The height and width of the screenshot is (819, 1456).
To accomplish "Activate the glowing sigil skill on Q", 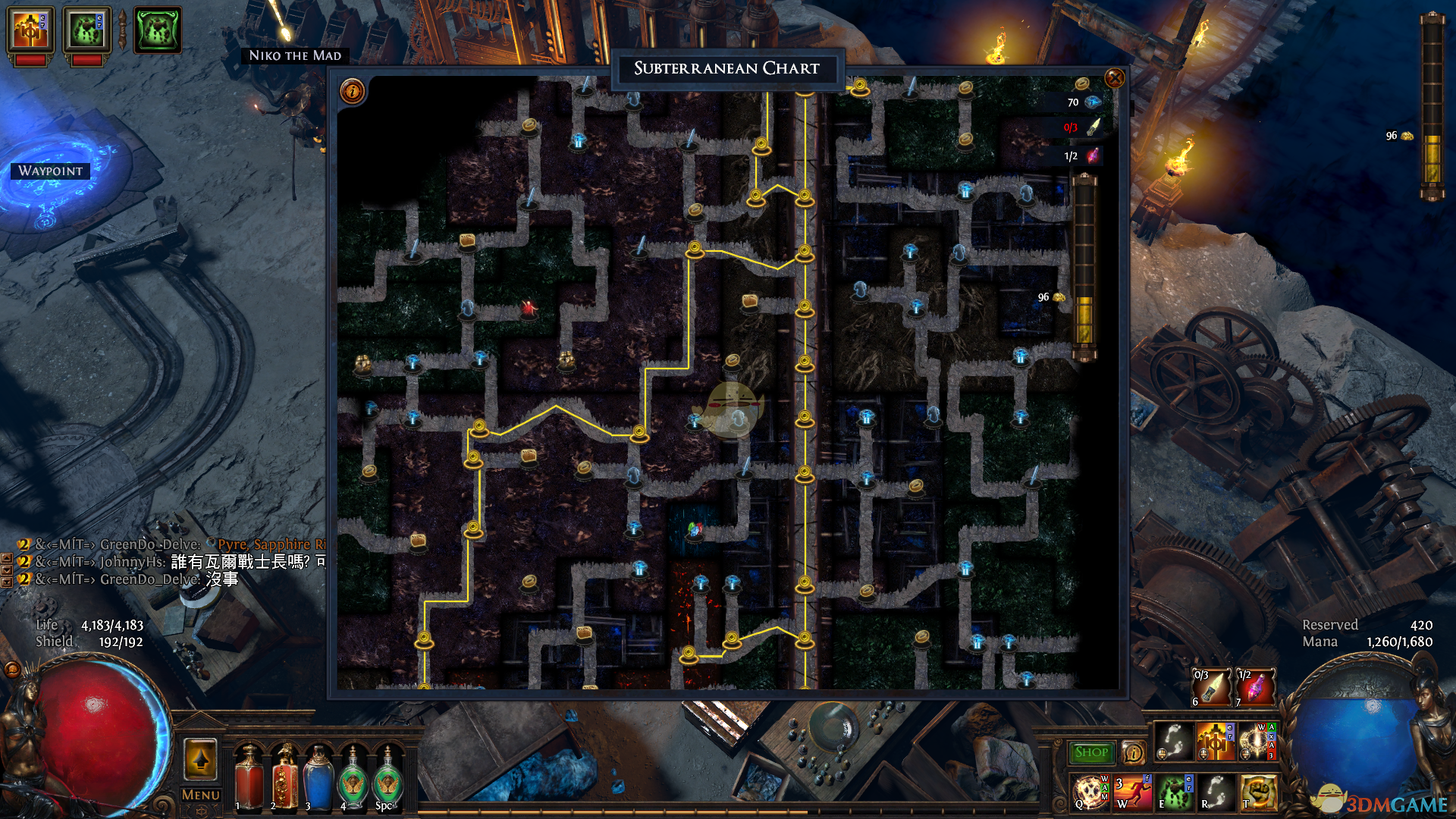I will click(1090, 792).
